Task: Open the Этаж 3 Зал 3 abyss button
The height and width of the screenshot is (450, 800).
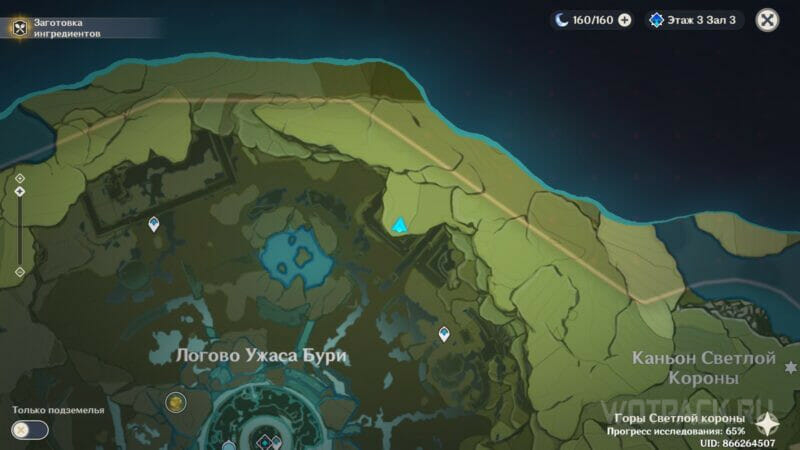Action: click(693, 19)
